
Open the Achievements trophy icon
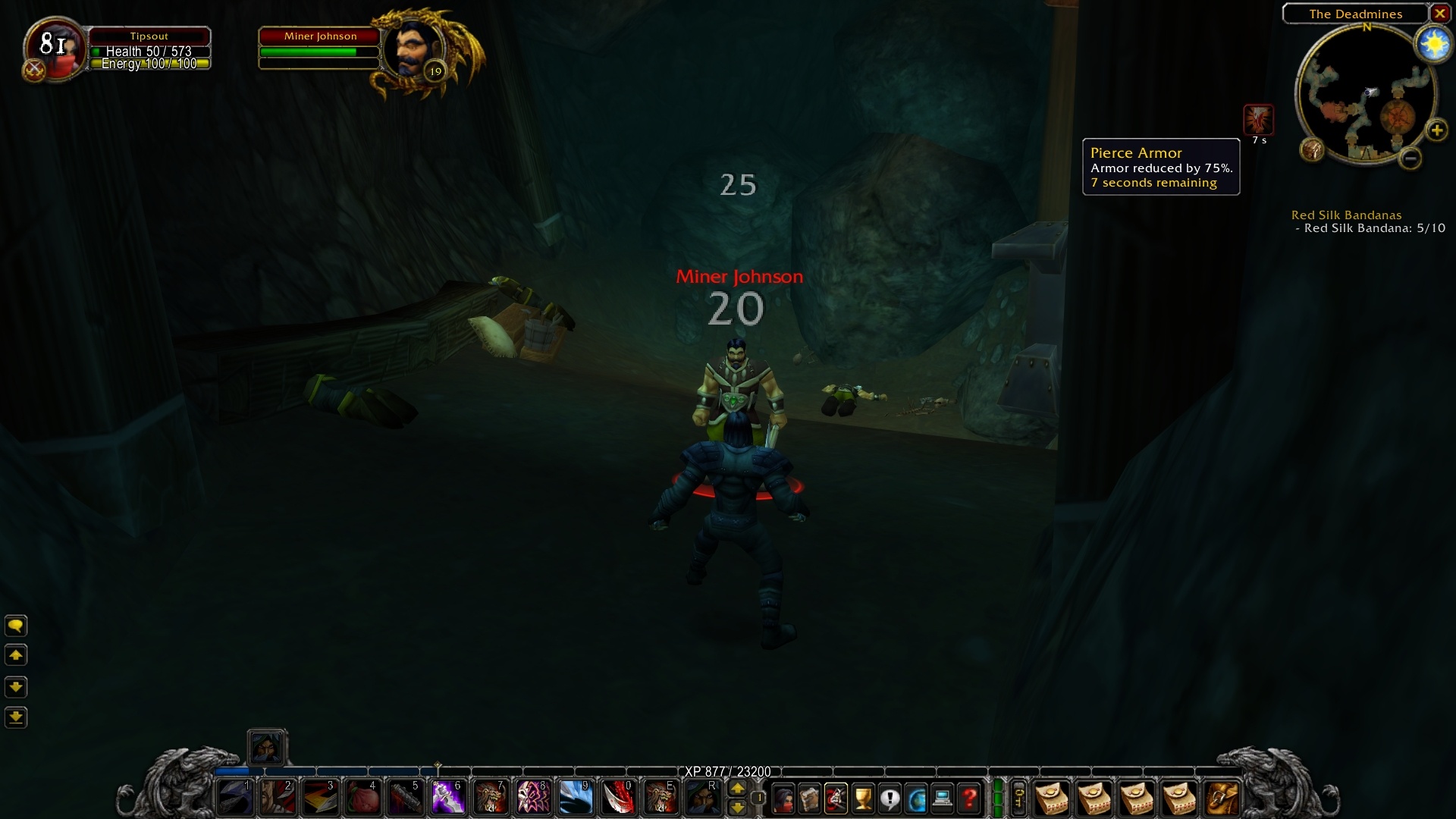(862, 799)
